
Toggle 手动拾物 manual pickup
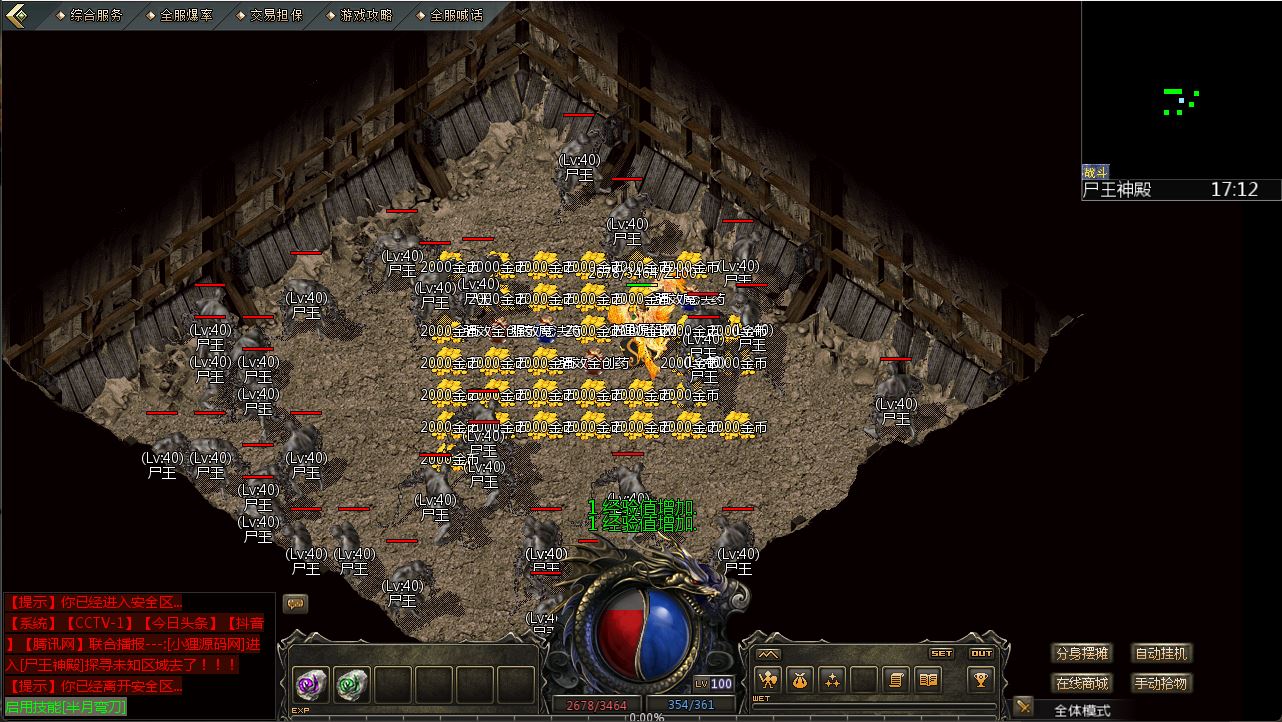coord(1161,683)
